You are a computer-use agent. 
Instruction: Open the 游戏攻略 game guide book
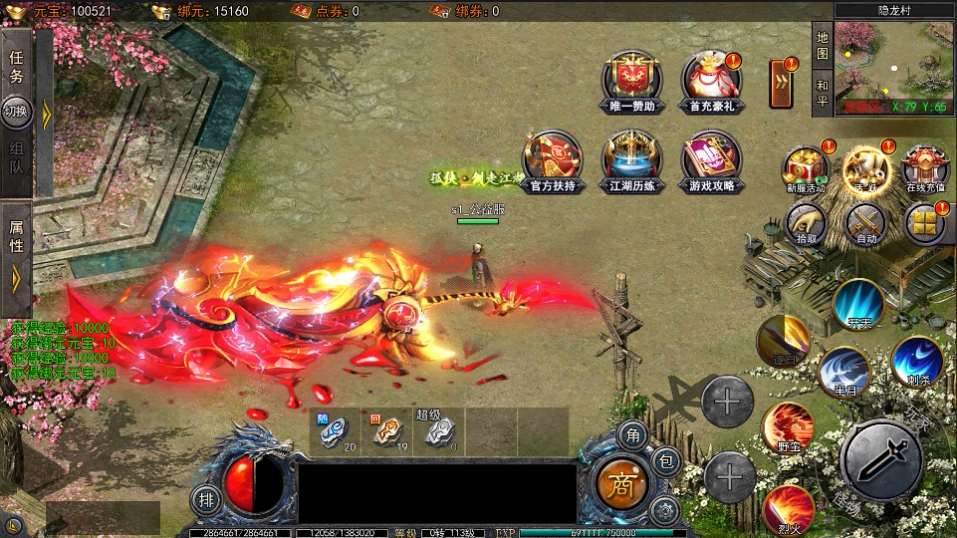tap(711, 159)
